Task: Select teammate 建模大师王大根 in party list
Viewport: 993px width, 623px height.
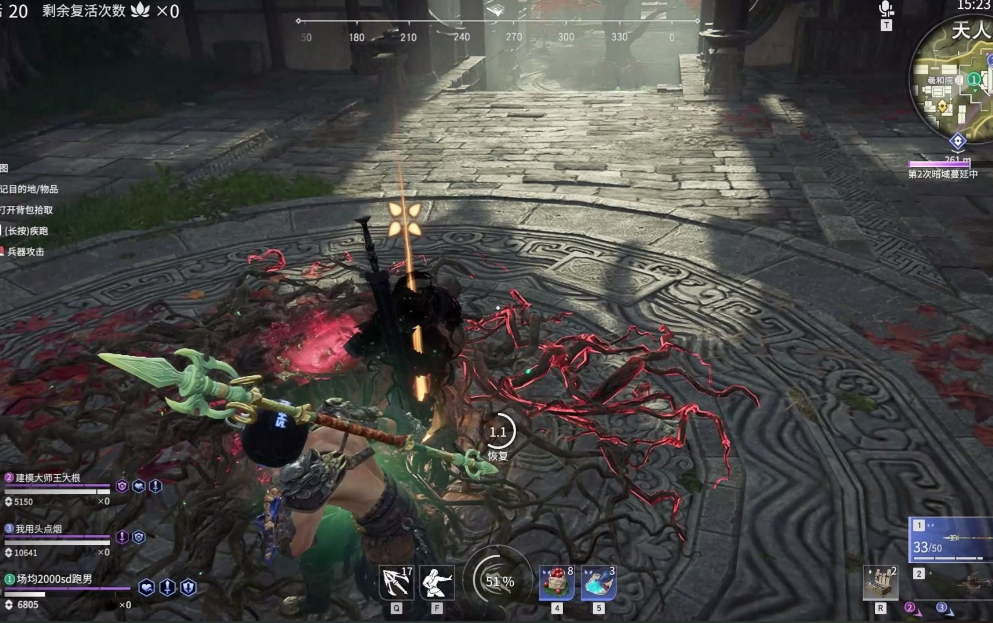Action: 60,478
